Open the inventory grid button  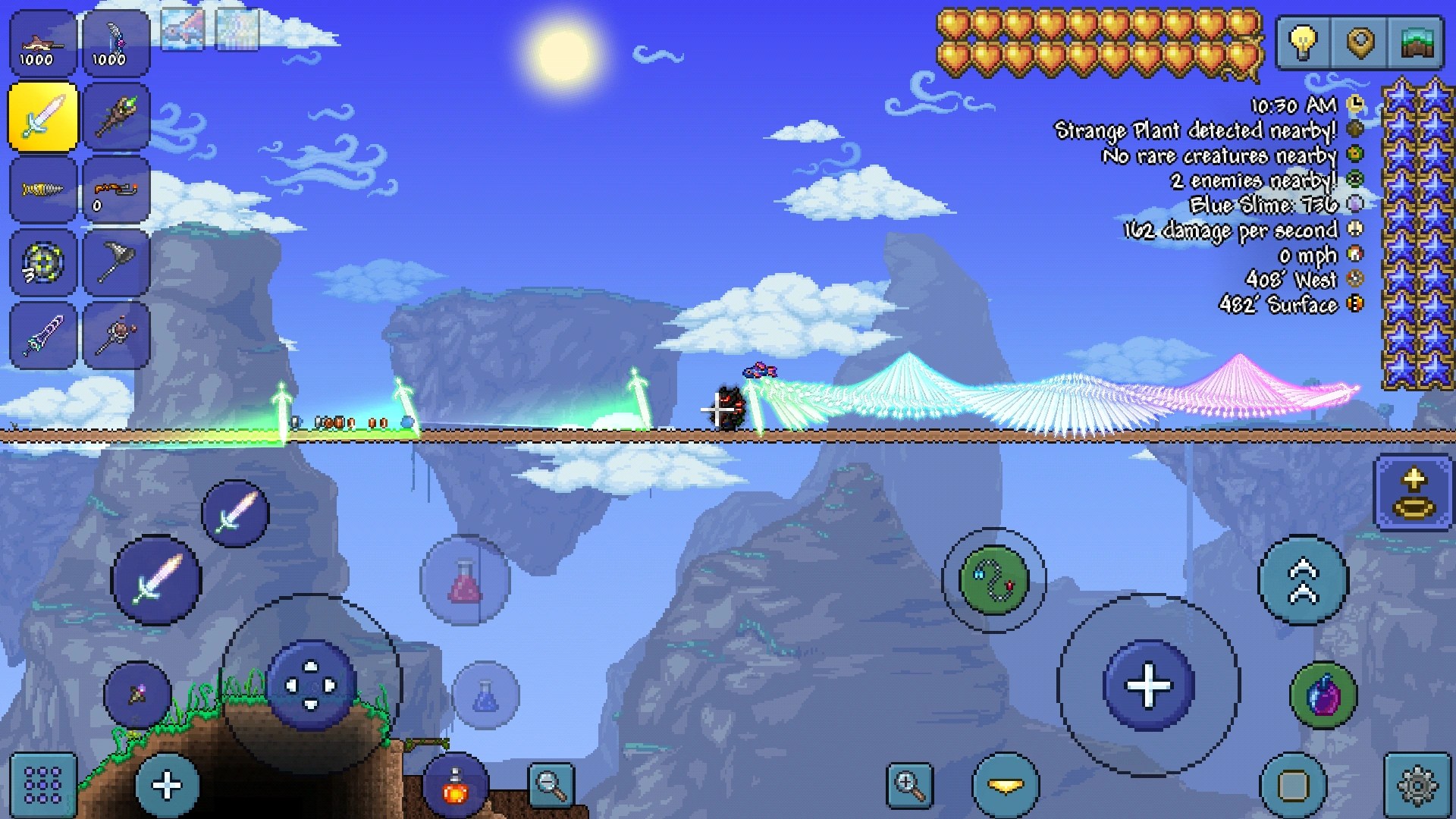43,786
